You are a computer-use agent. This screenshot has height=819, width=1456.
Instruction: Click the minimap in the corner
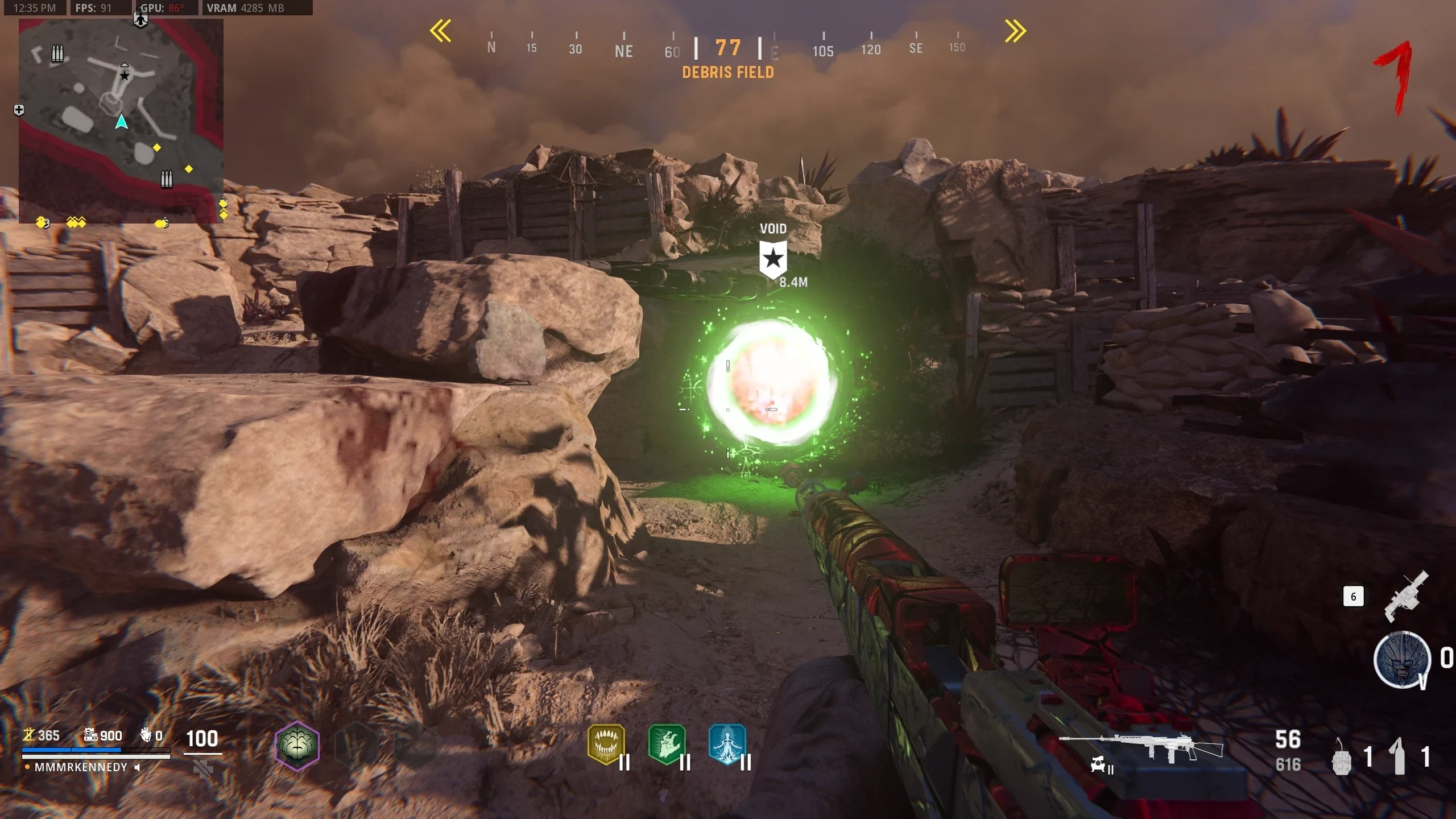[121, 121]
